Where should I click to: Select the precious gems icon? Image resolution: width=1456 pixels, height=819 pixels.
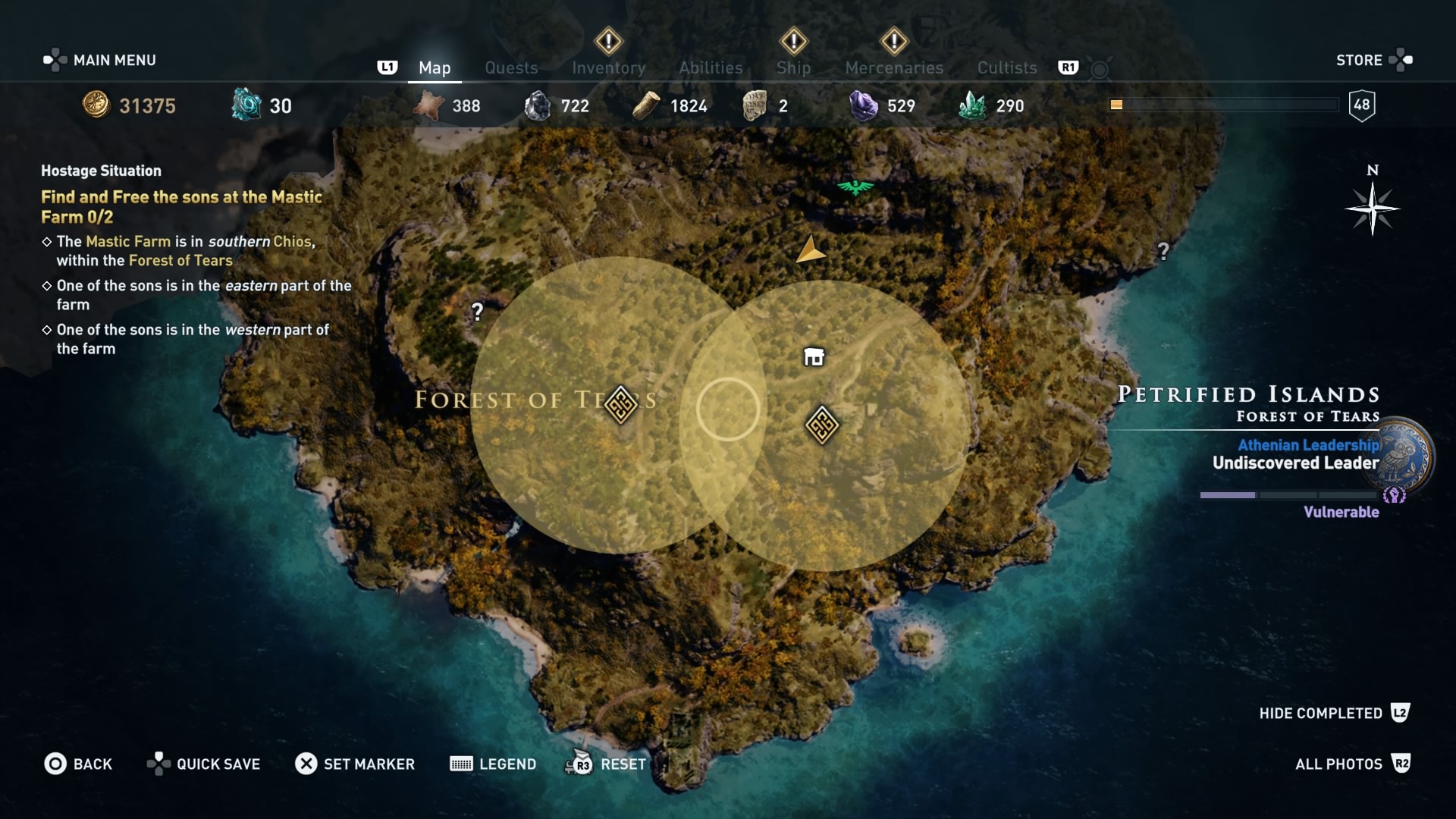865,105
